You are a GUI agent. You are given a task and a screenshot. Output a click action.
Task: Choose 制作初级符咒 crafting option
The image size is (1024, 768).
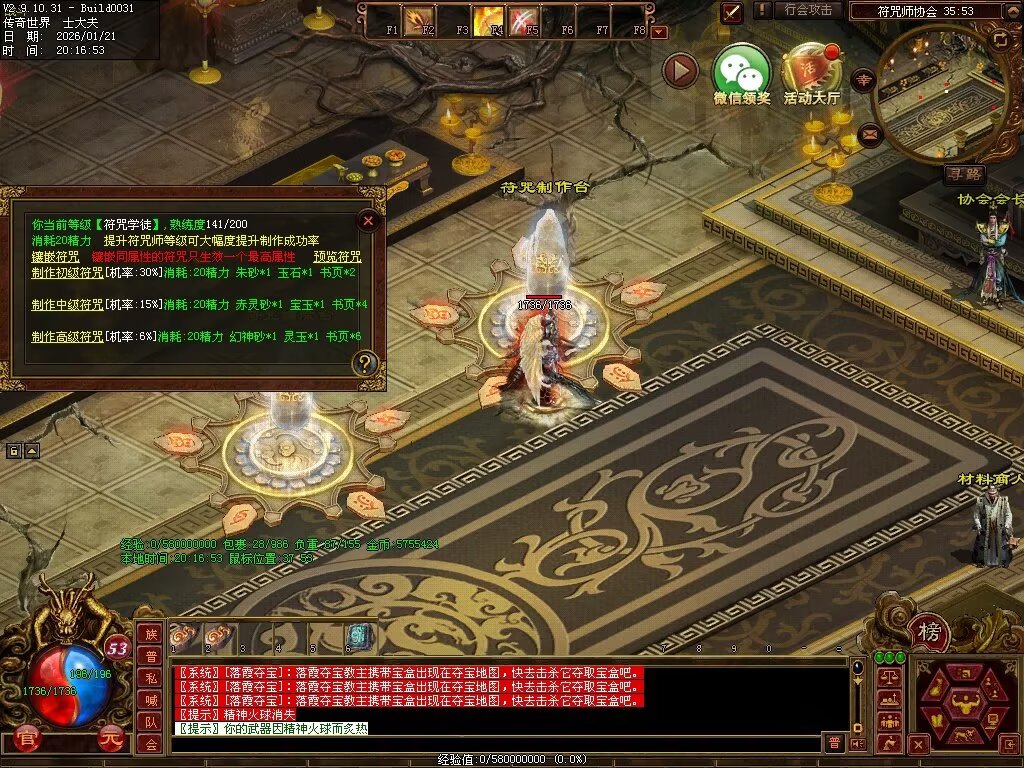tap(67, 272)
